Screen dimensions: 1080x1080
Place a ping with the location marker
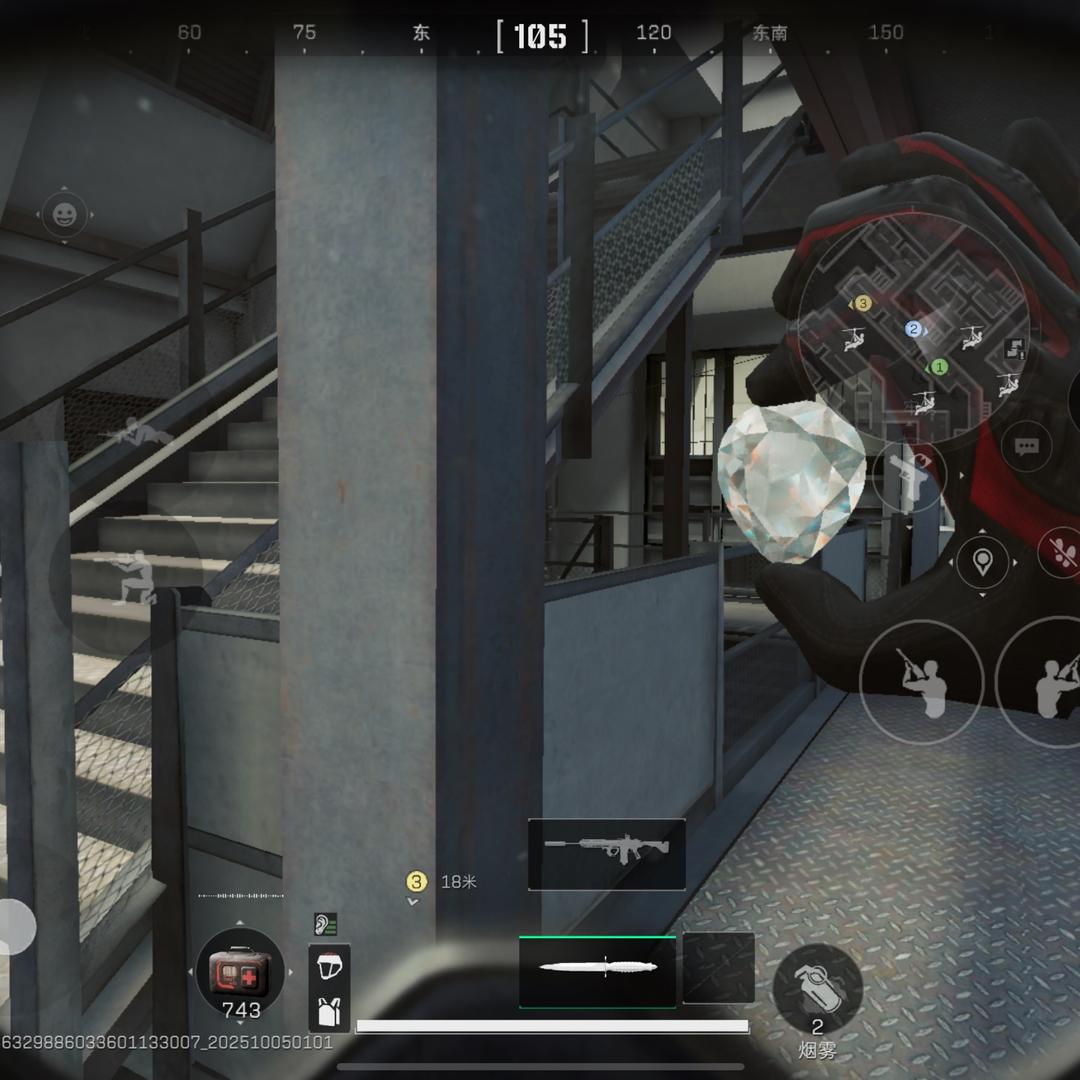pos(982,561)
